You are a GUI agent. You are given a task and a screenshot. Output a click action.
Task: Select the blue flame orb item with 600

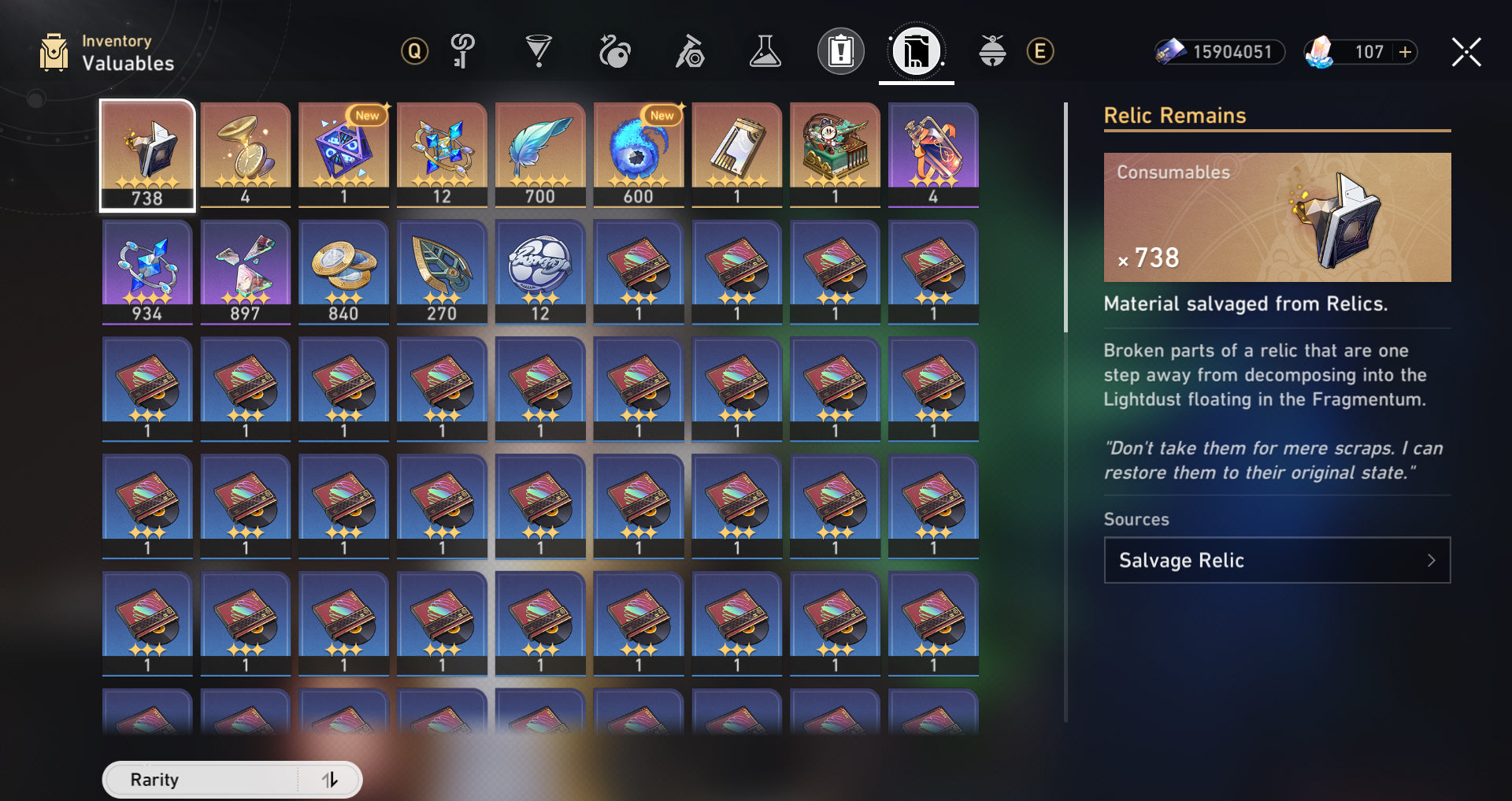click(x=638, y=155)
